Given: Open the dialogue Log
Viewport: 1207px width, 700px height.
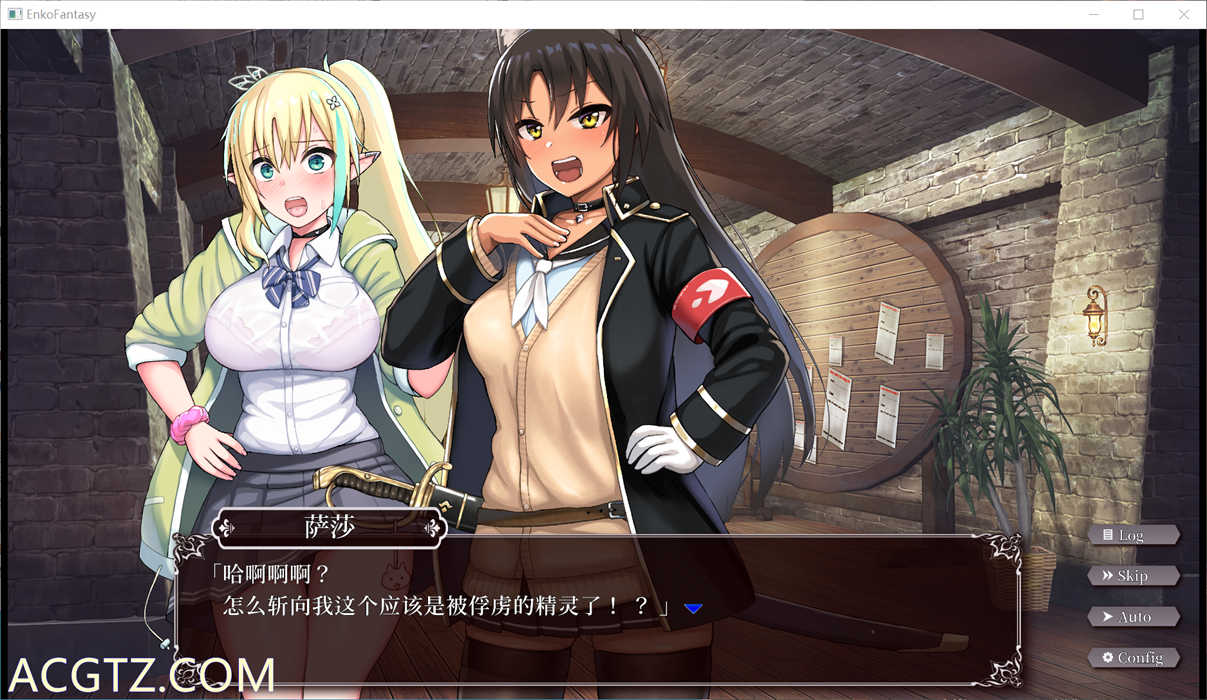Looking at the screenshot, I should pos(1132,535).
